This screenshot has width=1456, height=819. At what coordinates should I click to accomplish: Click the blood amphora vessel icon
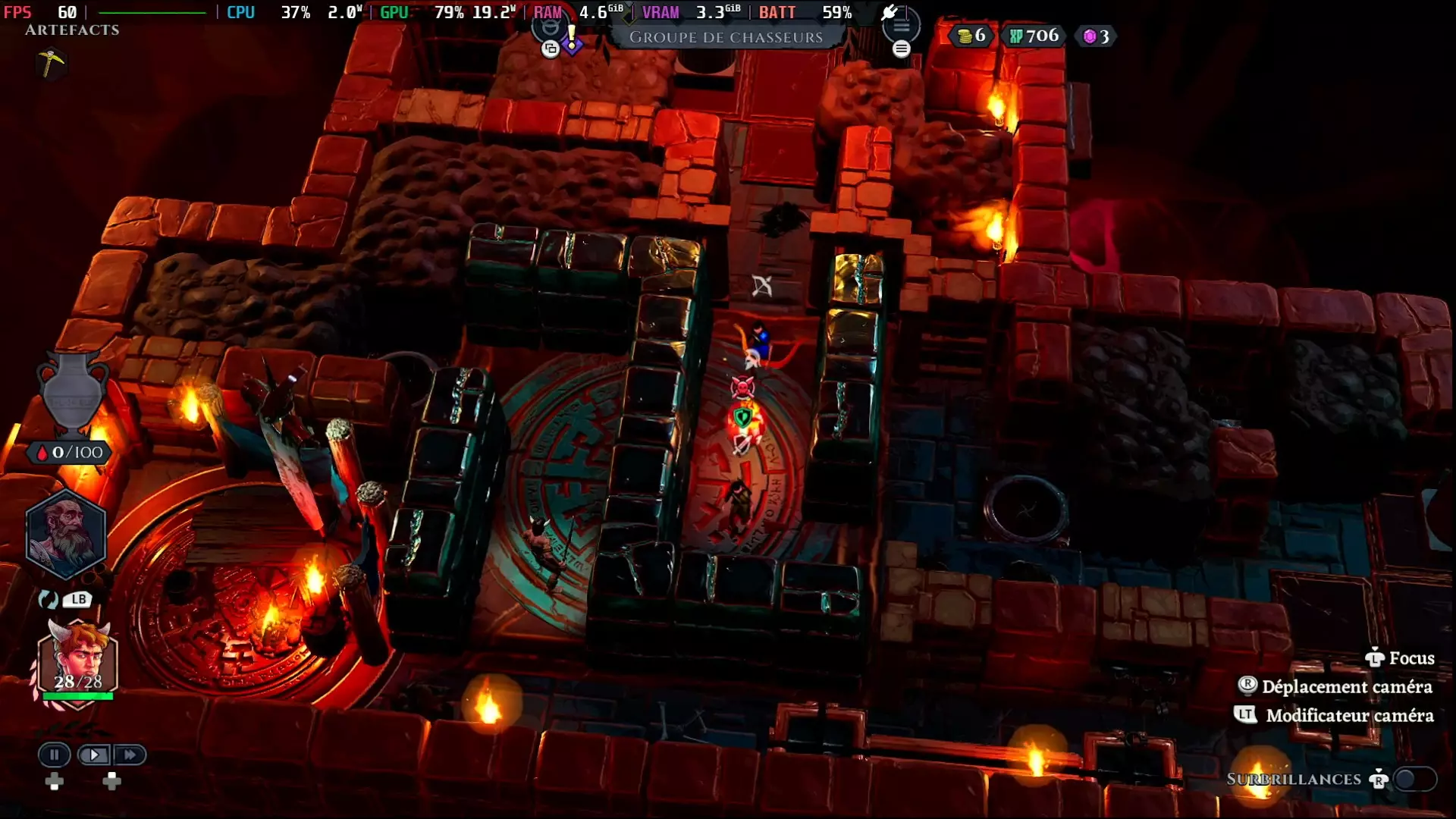(x=74, y=391)
